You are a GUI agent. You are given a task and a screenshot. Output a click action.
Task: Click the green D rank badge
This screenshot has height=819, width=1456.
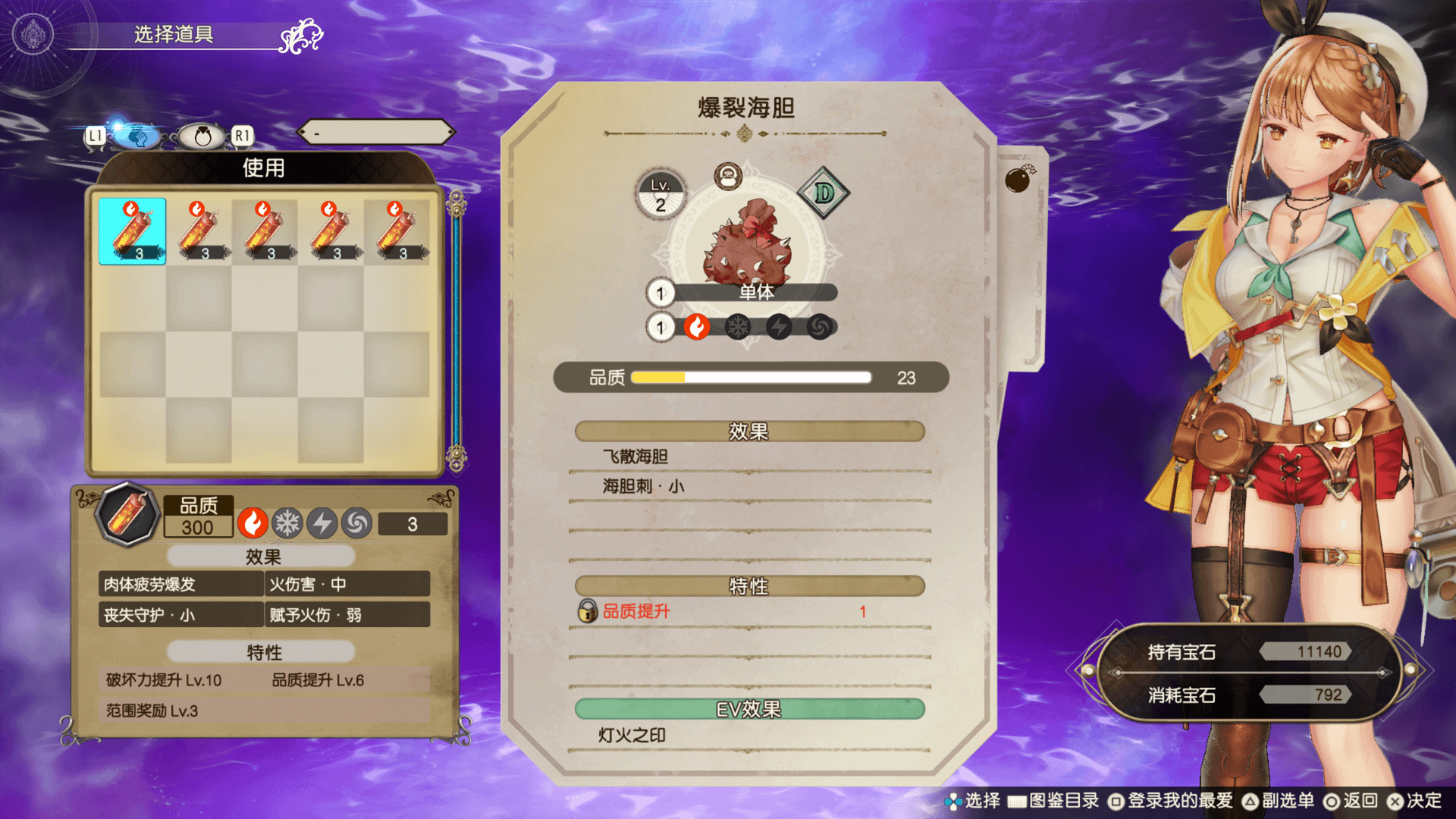tap(824, 193)
